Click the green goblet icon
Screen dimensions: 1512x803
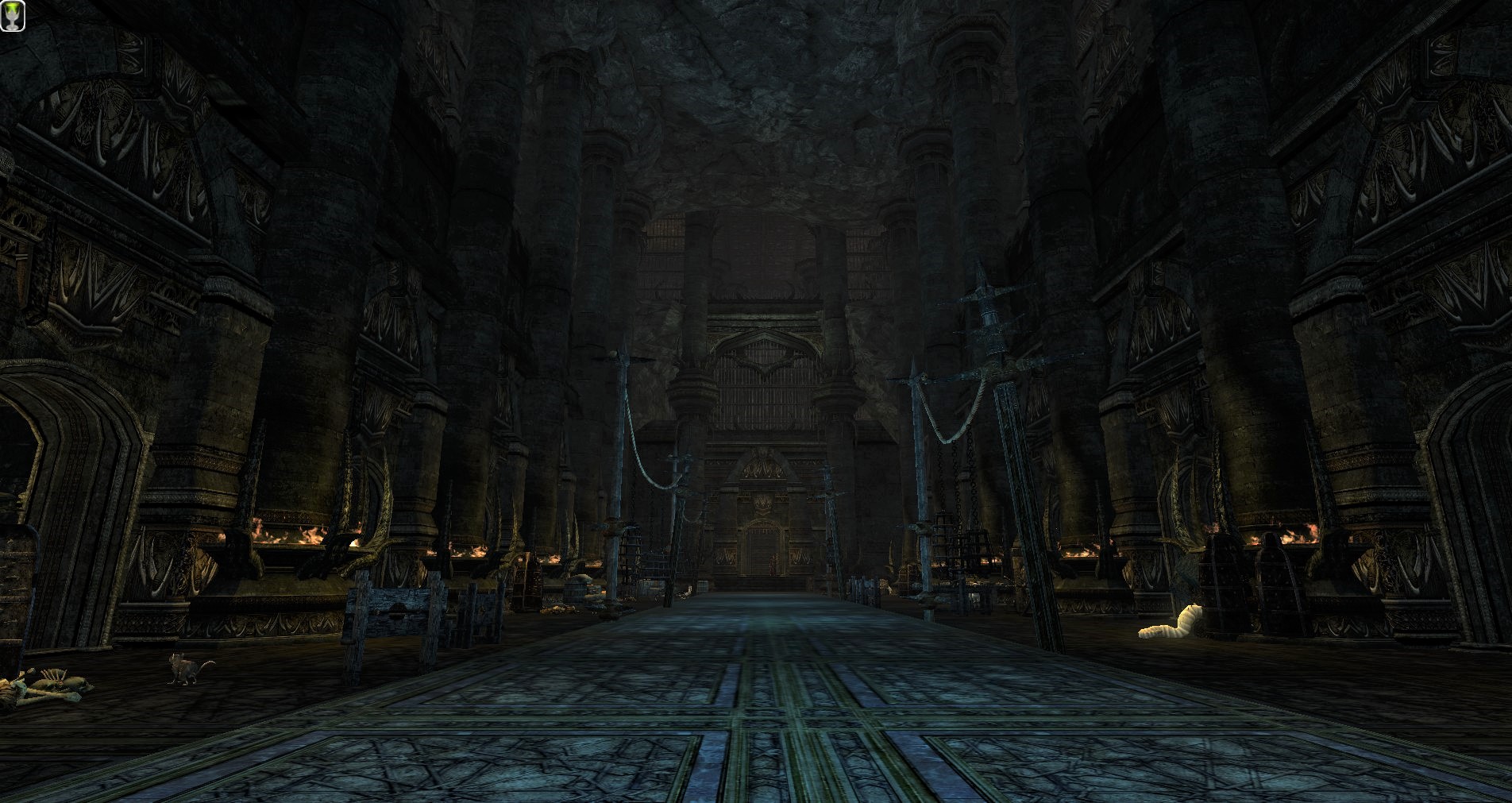[13, 16]
